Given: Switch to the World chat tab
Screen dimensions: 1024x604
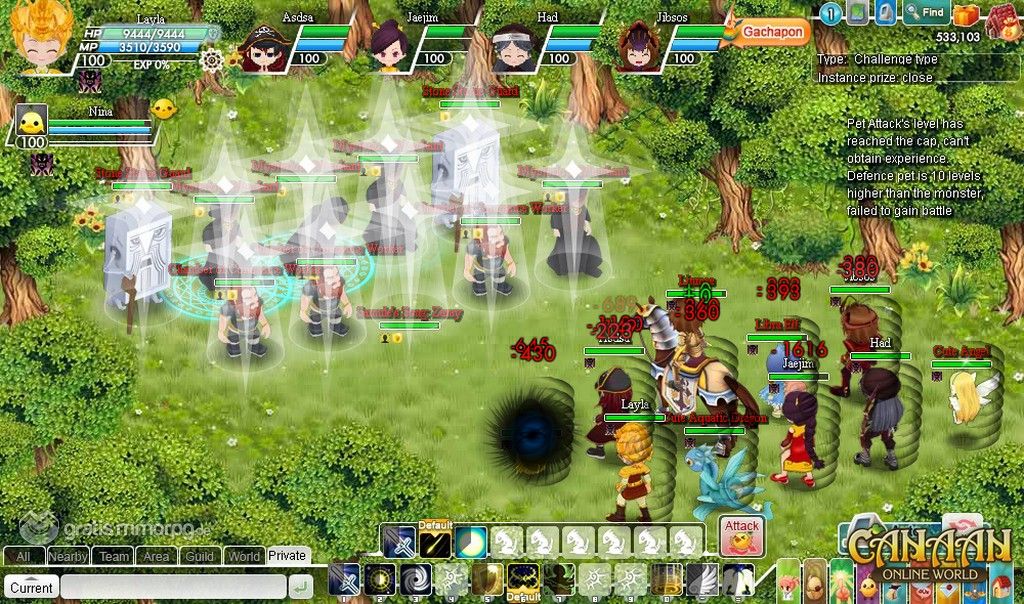Looking at the screenshot, I should (244, 556).
